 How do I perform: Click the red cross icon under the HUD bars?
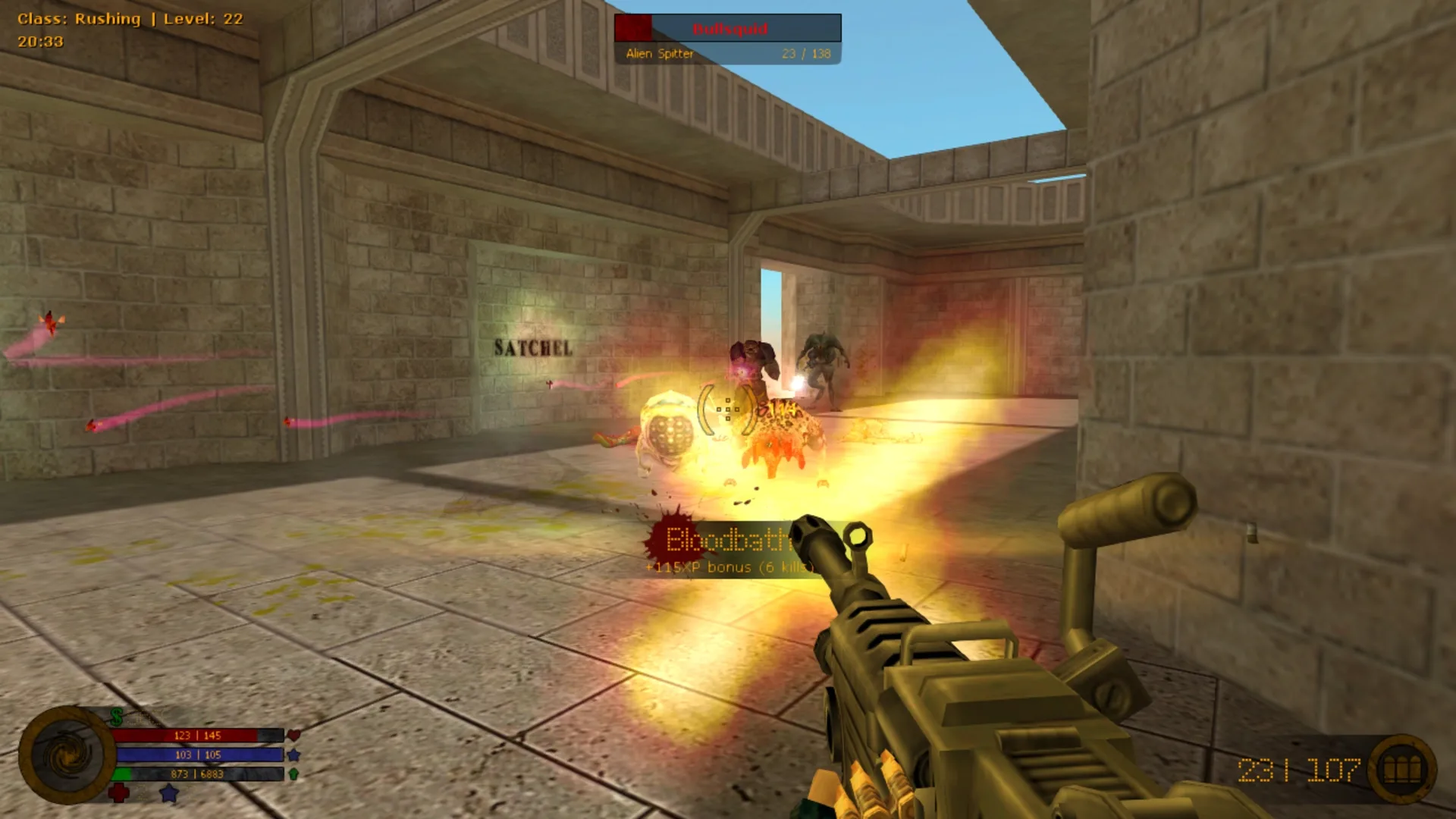click(x=118, y=793)
